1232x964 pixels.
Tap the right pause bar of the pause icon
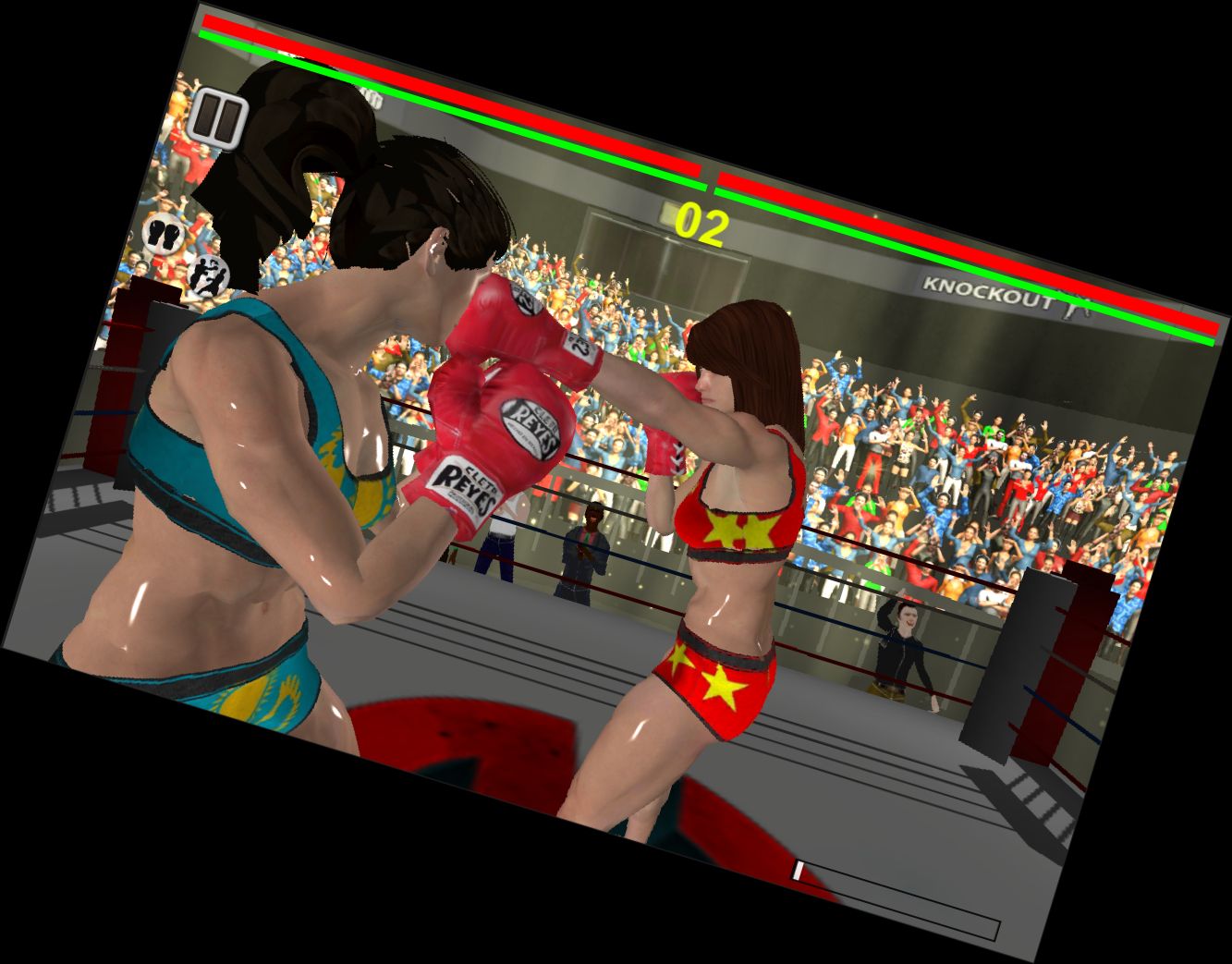228,120
